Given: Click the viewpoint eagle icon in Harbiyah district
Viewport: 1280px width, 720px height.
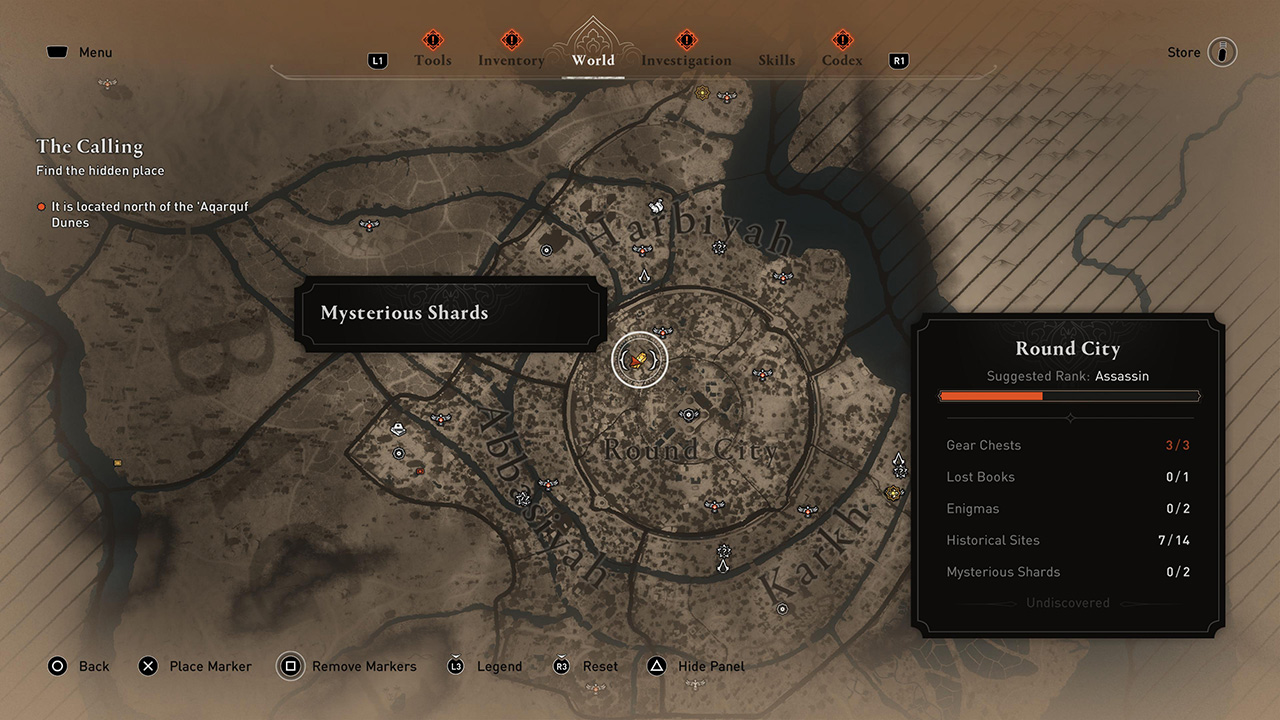Looking at the screenshot, I should pyautogui.click(x=642, y=249).
